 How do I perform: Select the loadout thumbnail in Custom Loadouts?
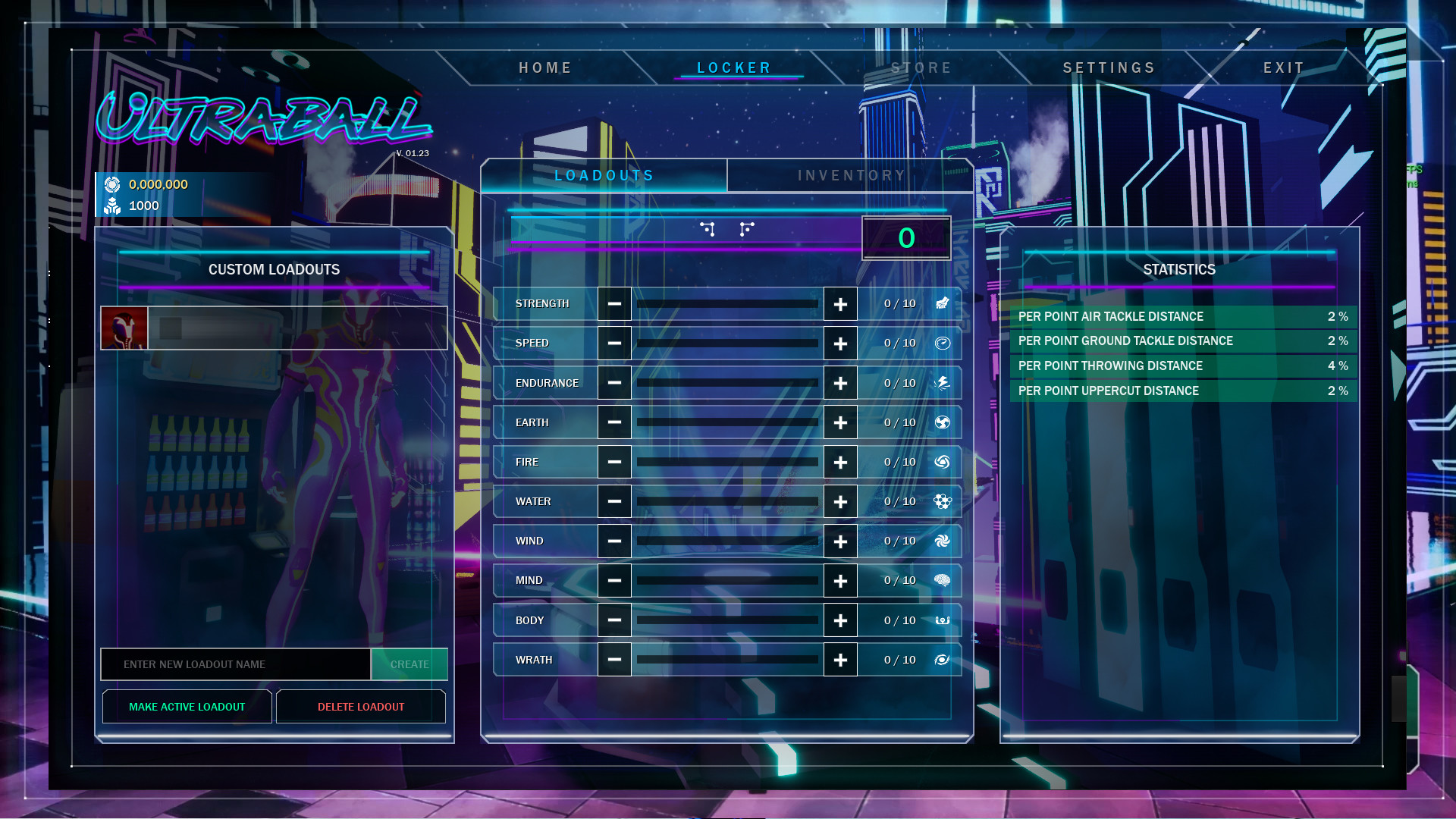tap(124, 328)
